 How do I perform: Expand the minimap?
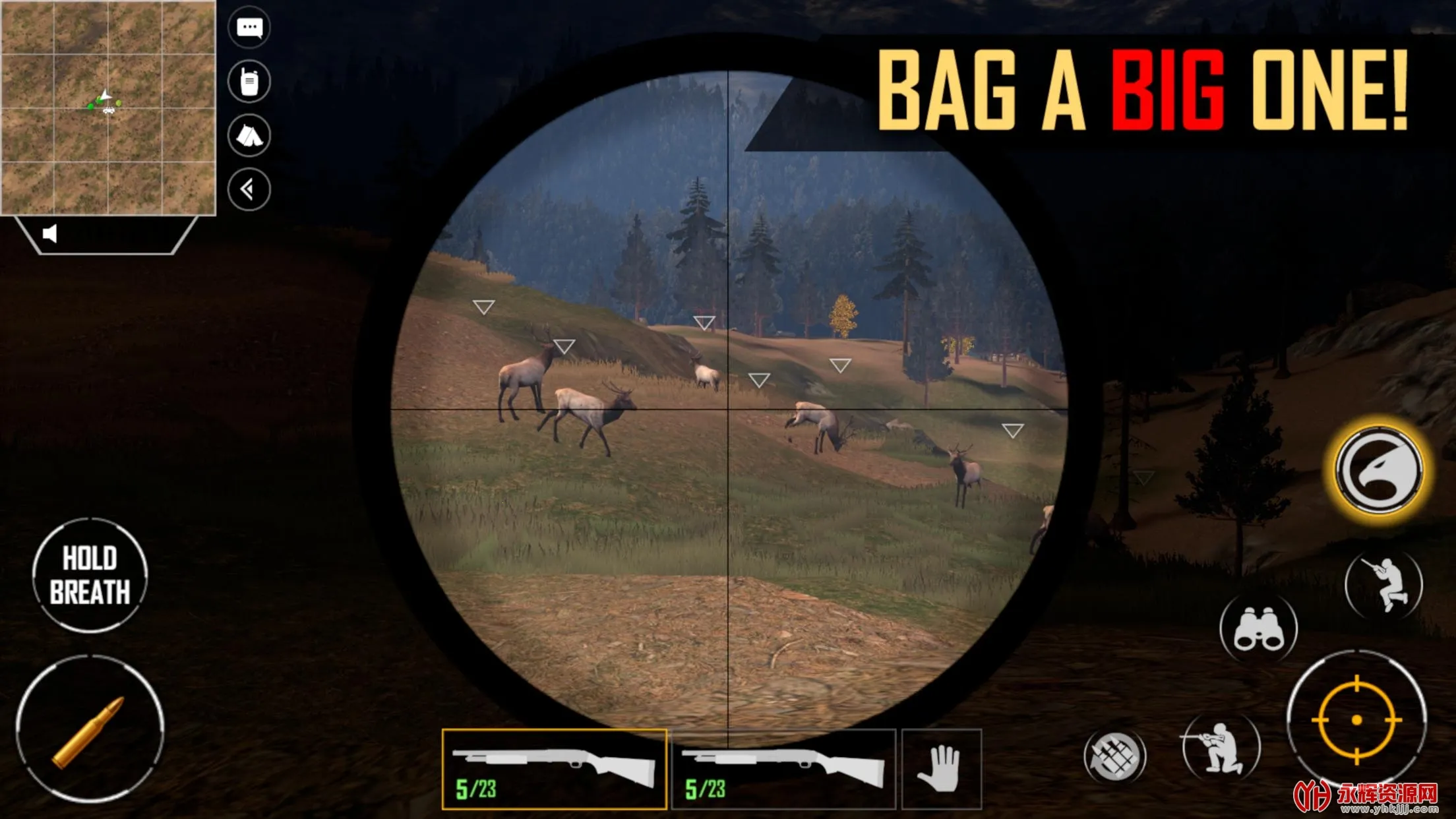[109, 106]
